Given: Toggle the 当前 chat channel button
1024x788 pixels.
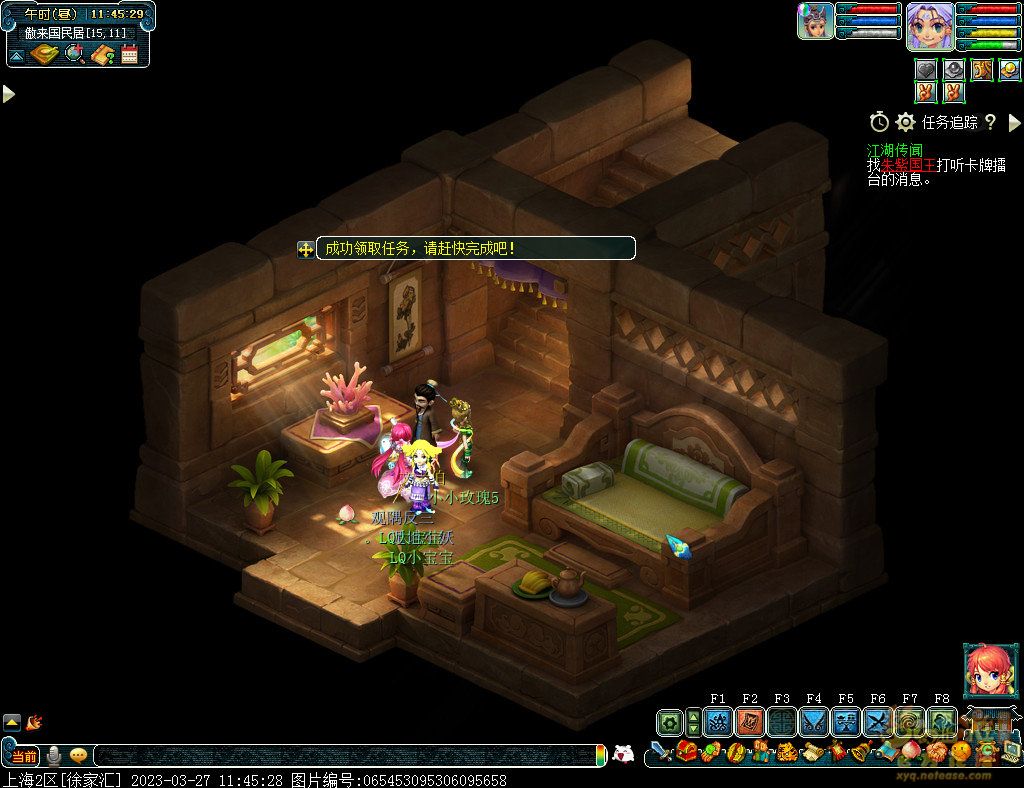Looking at the screenshot, I should 24,756.
